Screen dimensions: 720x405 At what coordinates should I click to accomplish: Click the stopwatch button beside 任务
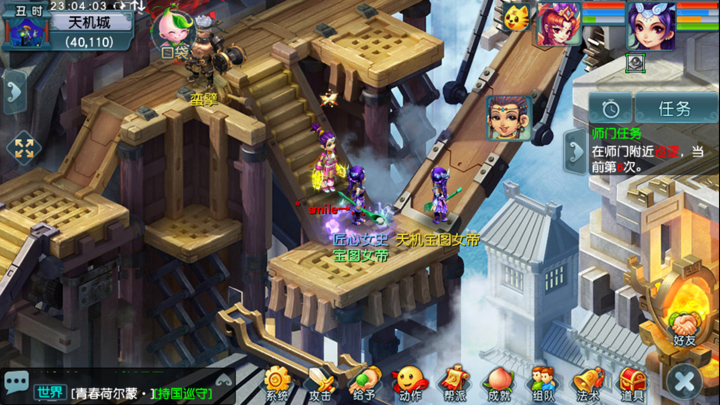click(610, 109)
